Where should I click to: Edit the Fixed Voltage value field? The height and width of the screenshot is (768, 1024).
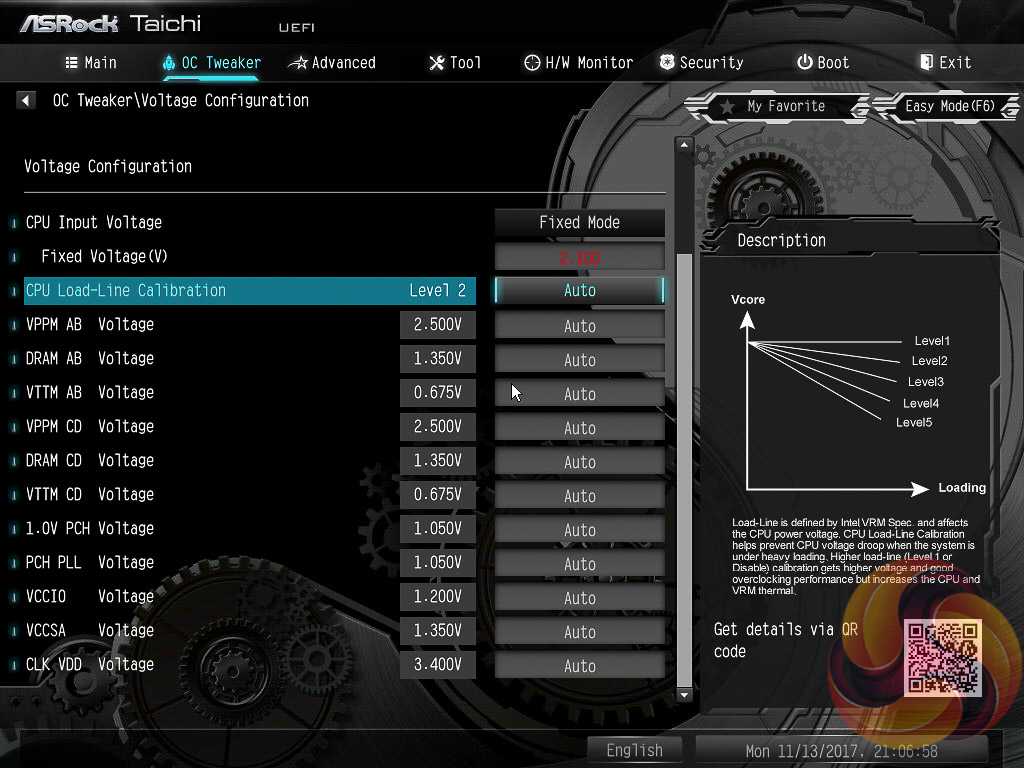tap(580, 257)
